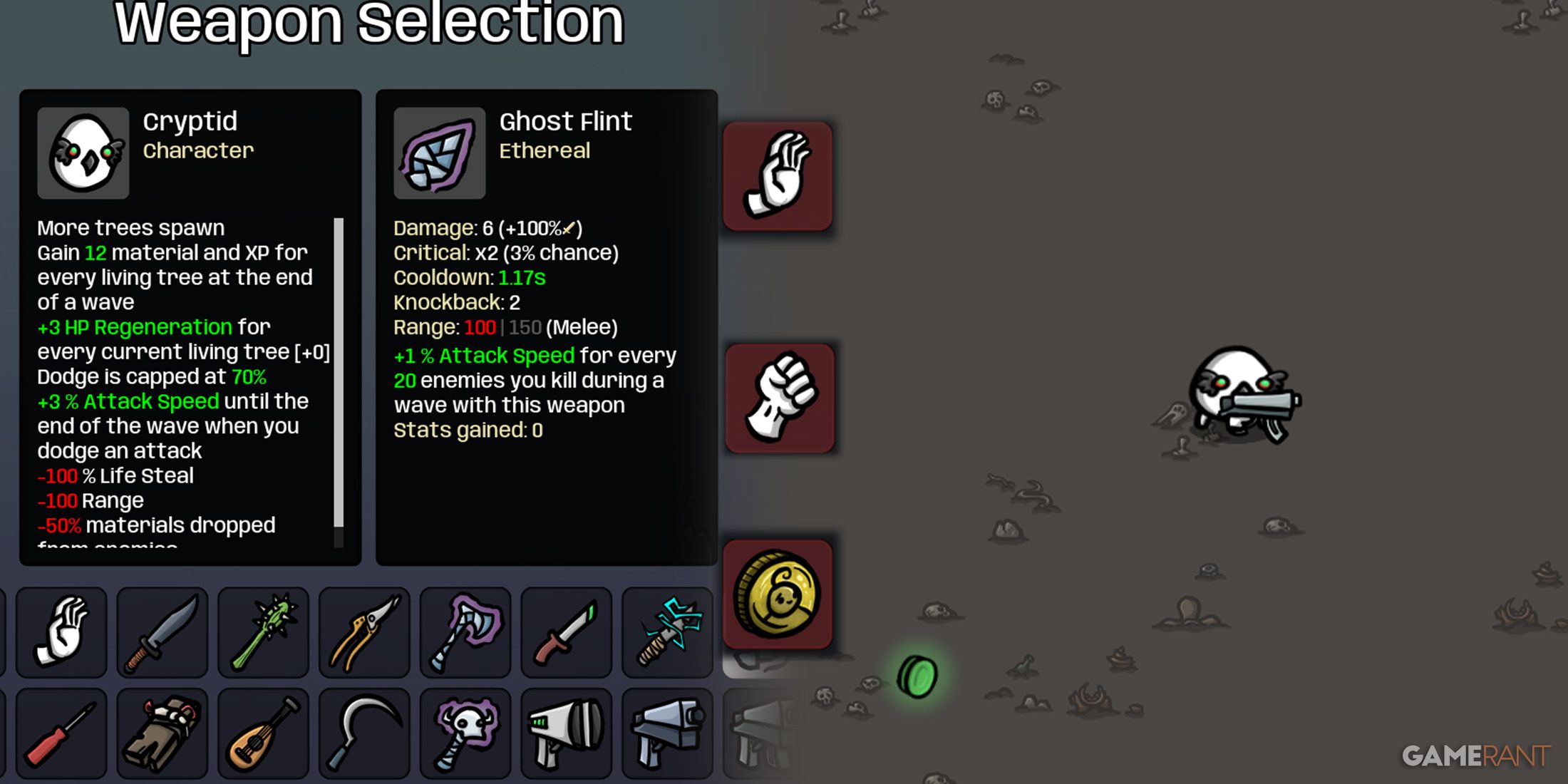Viewport: 1568px width, 784px height.
Task: Select the red screwdriver weapon
Action: tap(61, 733)
